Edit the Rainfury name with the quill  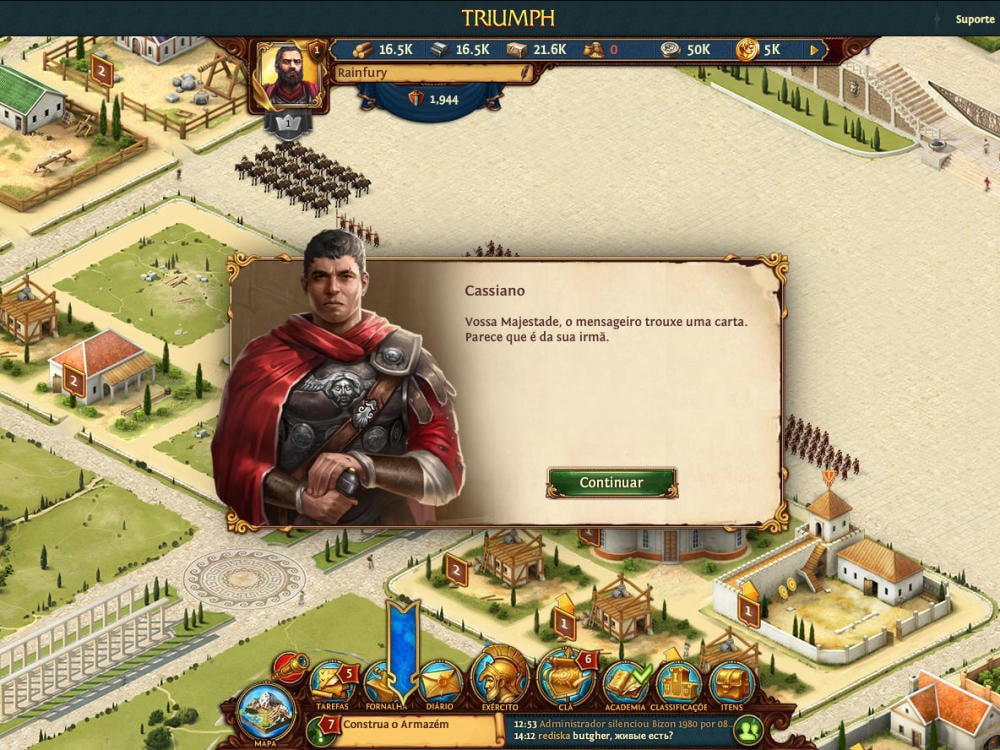526,72
